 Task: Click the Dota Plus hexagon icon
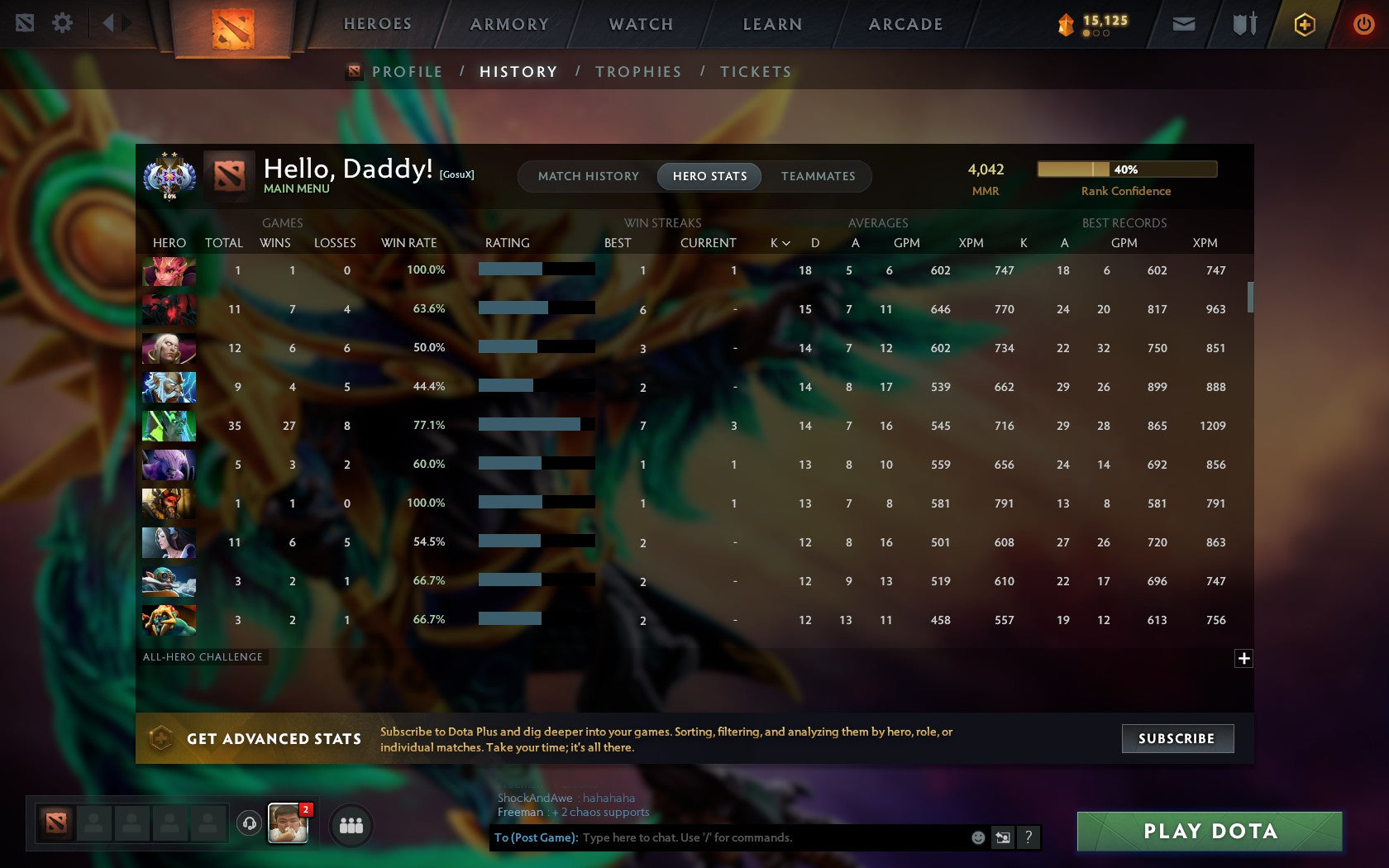coord(1305,24)
